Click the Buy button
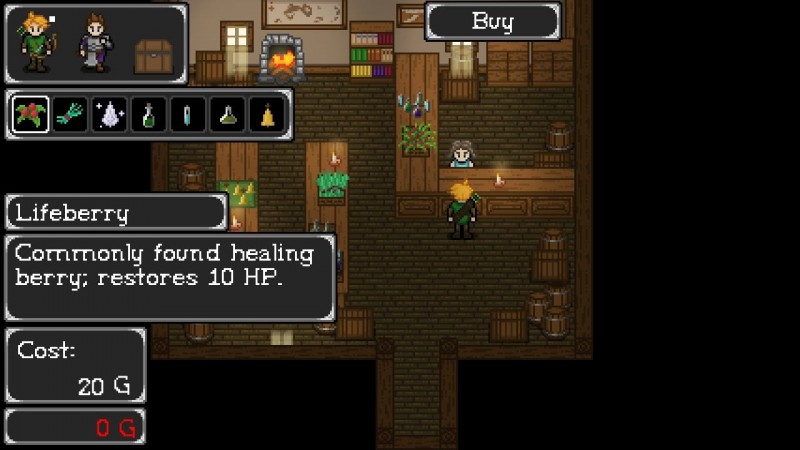Image resolution: width=800 pixels, height=450 pixels. click(x=492, y=21)
